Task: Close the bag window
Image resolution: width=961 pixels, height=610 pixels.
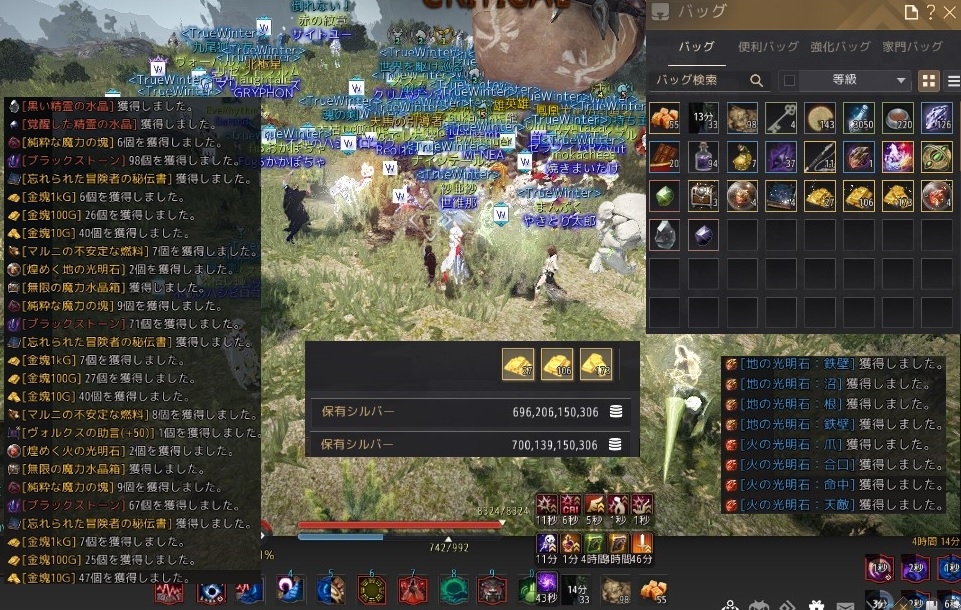Action: tap(949, 12)
